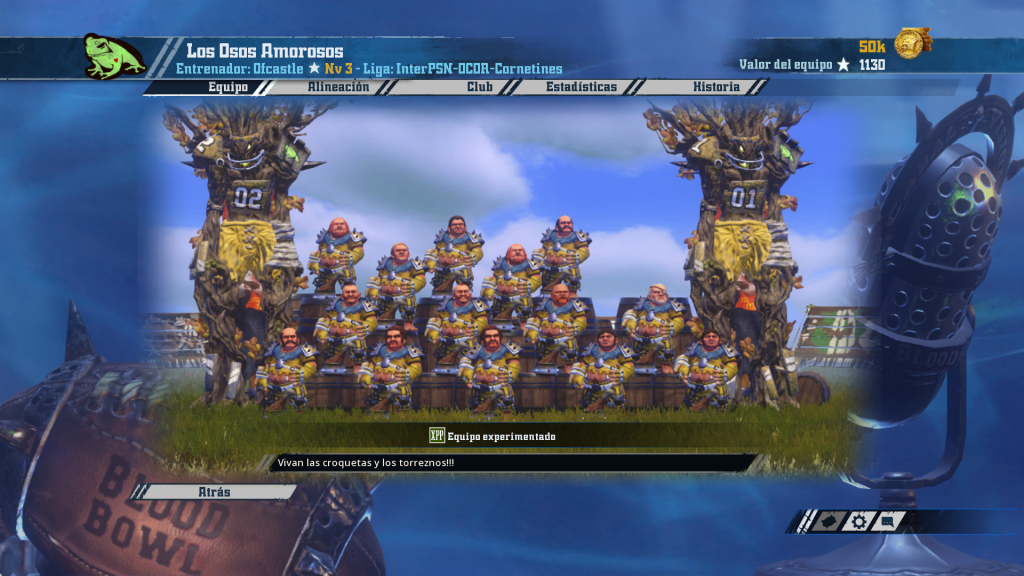Screen dimensions: 1024x576
Task: Open settings with the gear icon
Action: pos(857,521)
